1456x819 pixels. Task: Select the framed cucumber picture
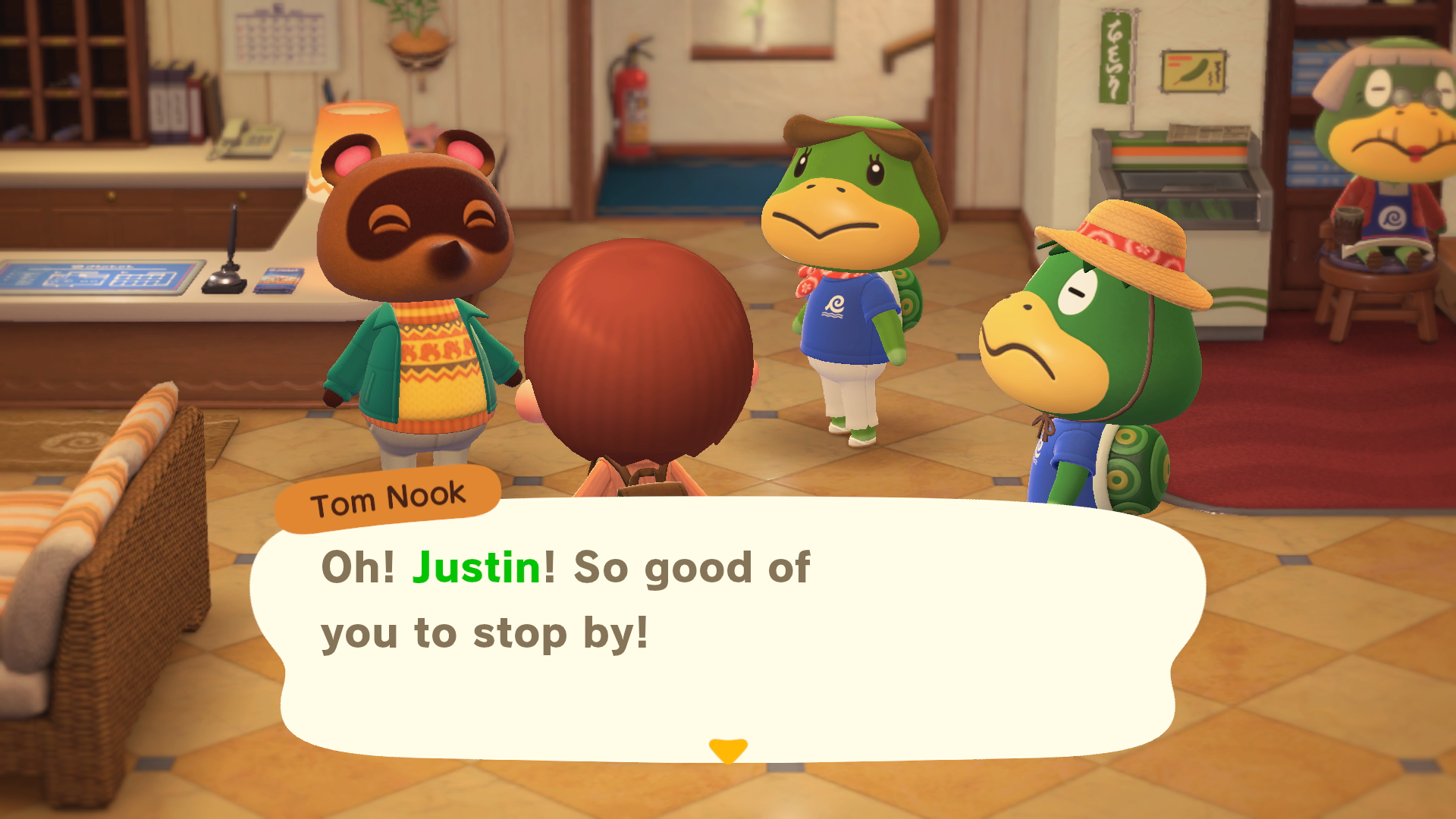tap(1194, 72)
